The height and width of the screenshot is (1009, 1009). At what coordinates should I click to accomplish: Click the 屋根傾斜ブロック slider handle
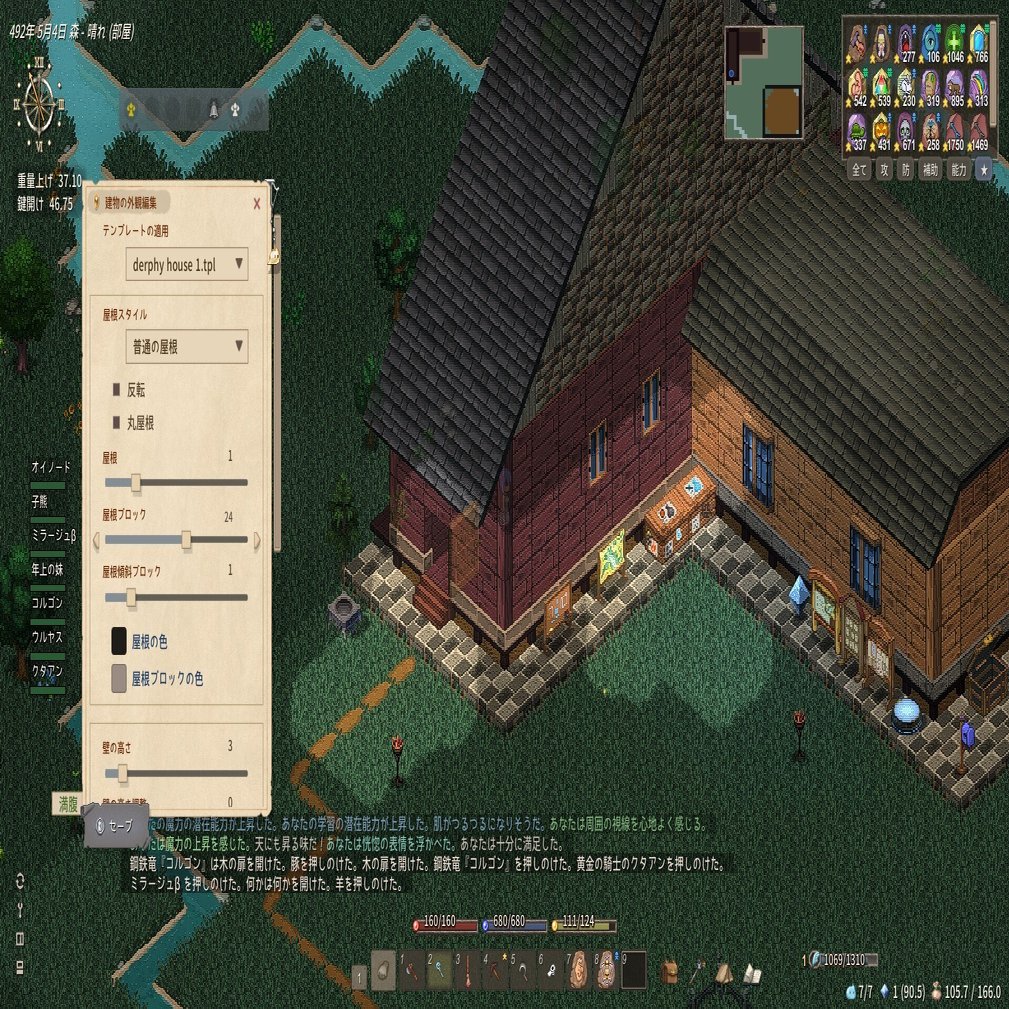pyautogui.click(x=131, y=597)
